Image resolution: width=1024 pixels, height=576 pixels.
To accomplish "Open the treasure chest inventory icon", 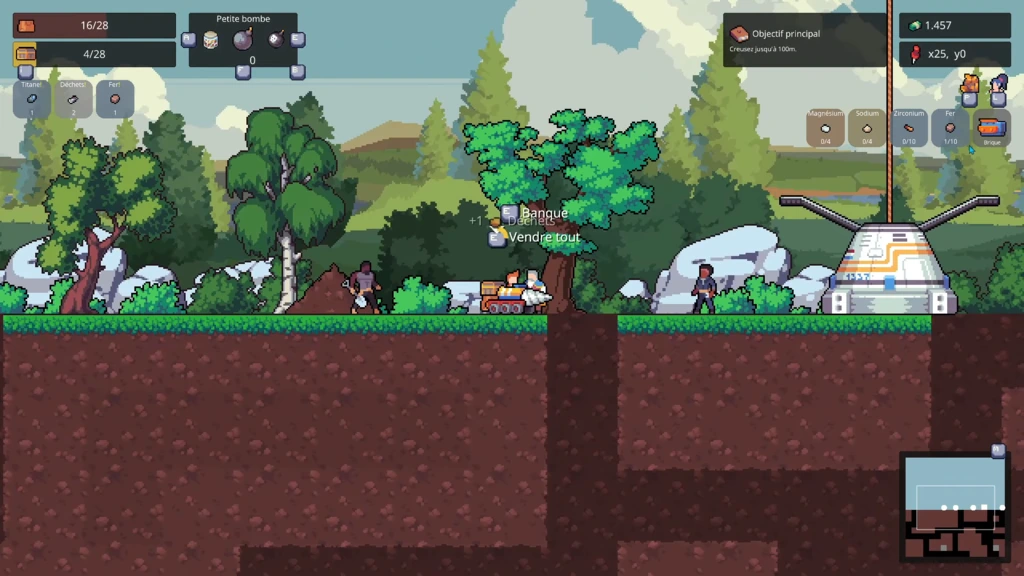I will [x=25, y=54].
